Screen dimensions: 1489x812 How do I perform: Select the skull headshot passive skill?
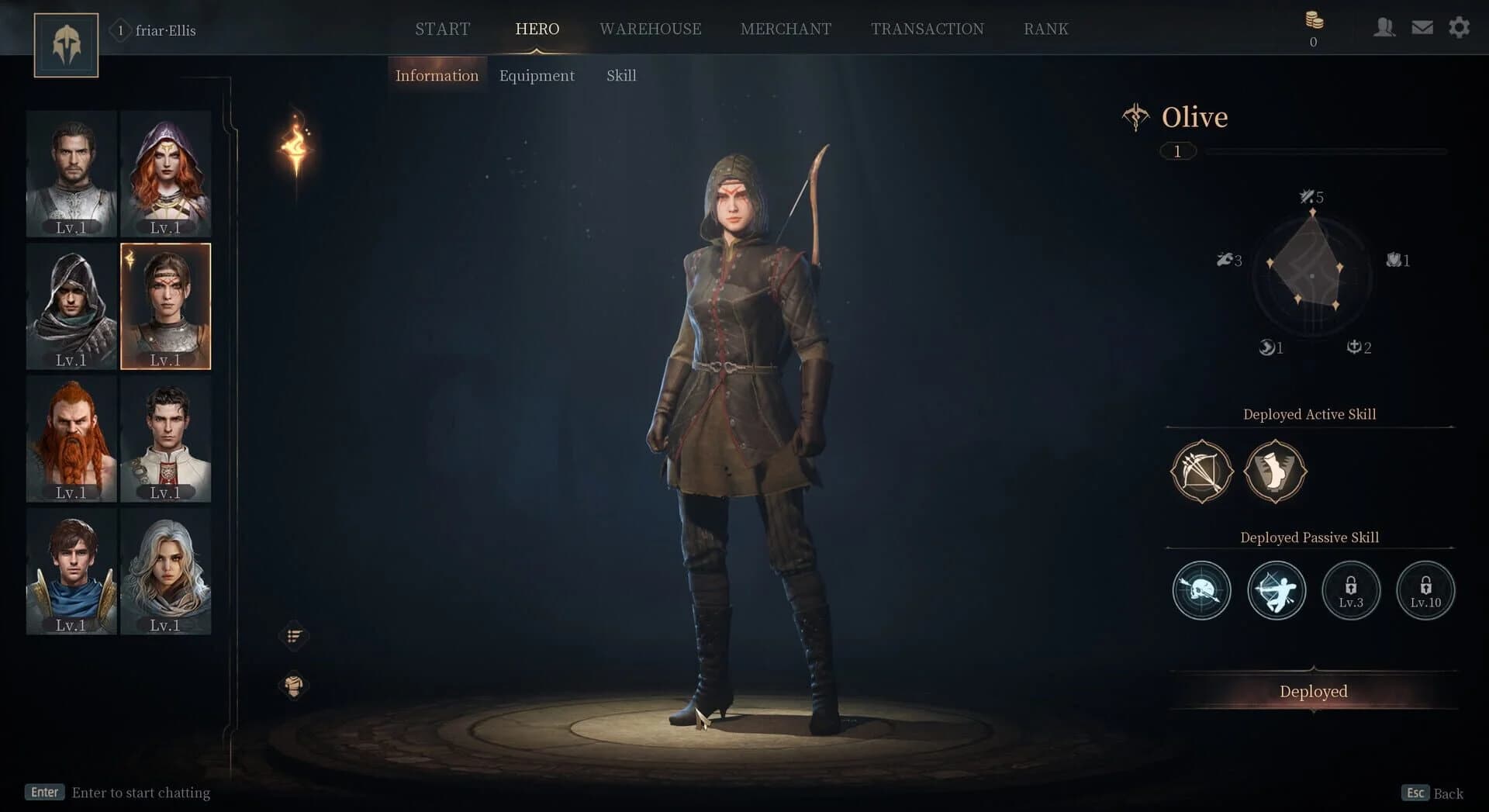(x=1201, y=590)
